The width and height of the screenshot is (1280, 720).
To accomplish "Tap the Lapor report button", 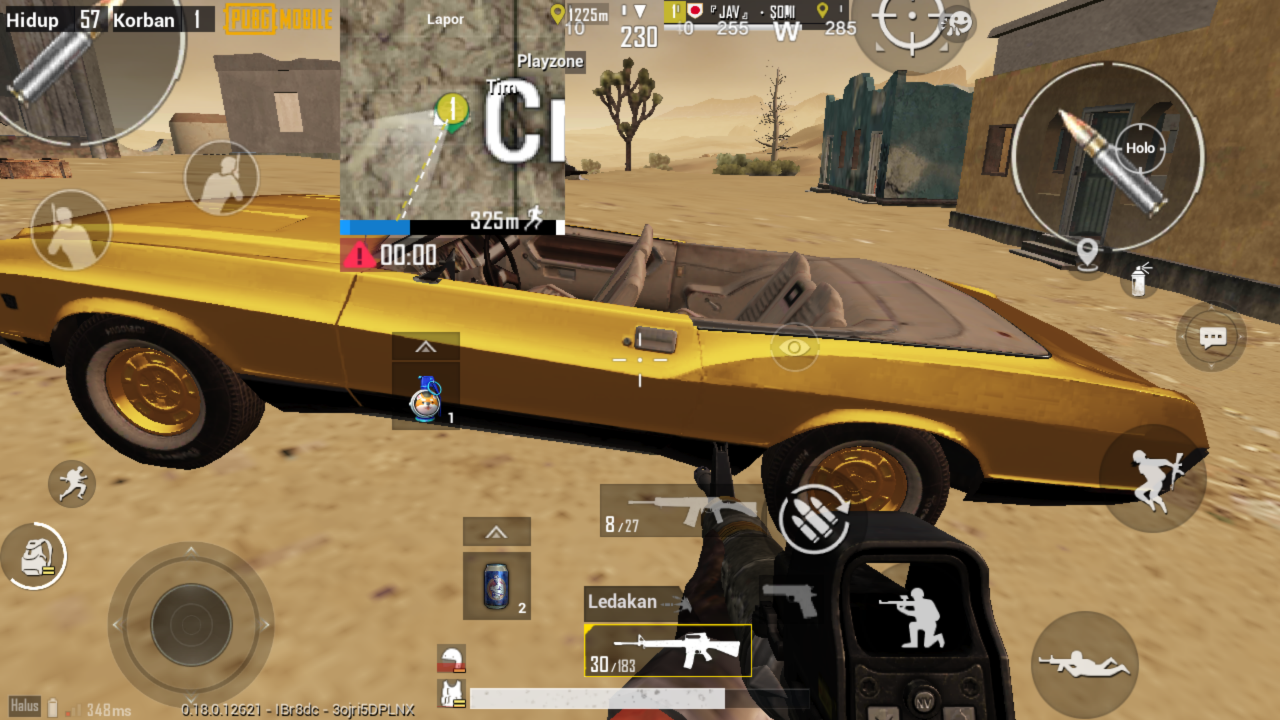I will point(445,19).
